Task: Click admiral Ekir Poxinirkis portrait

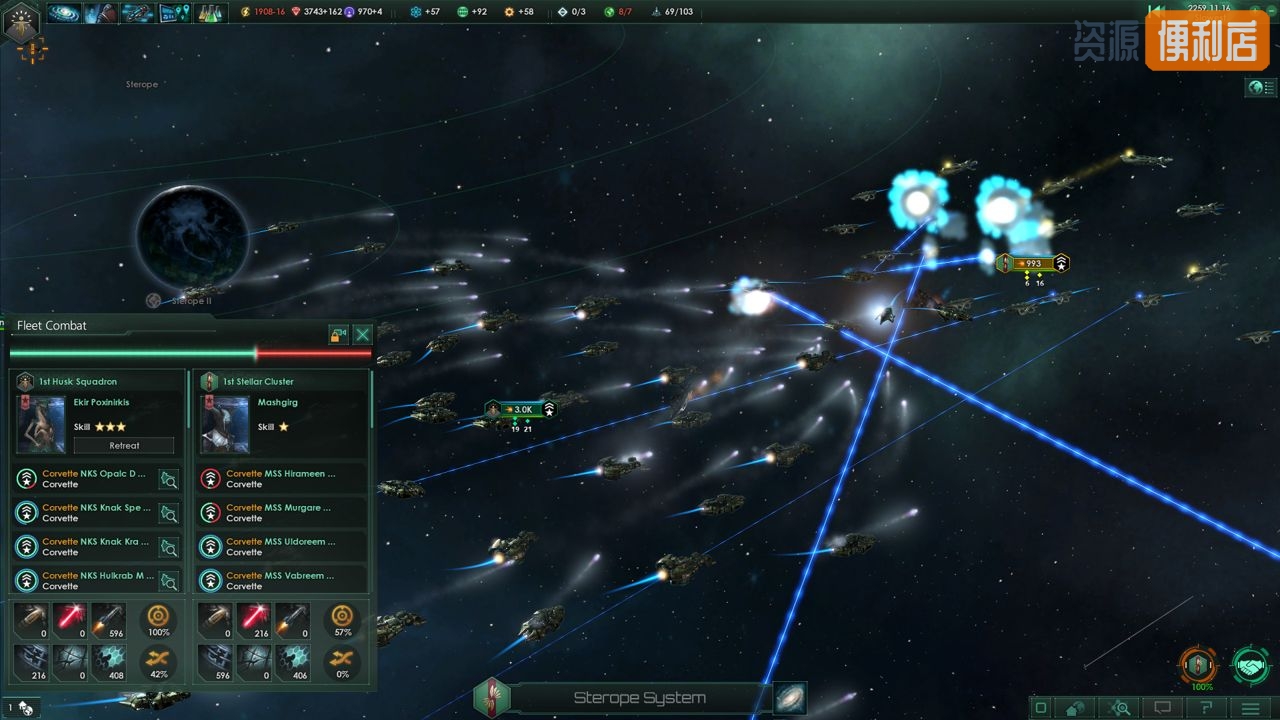Action: point(41,424)
